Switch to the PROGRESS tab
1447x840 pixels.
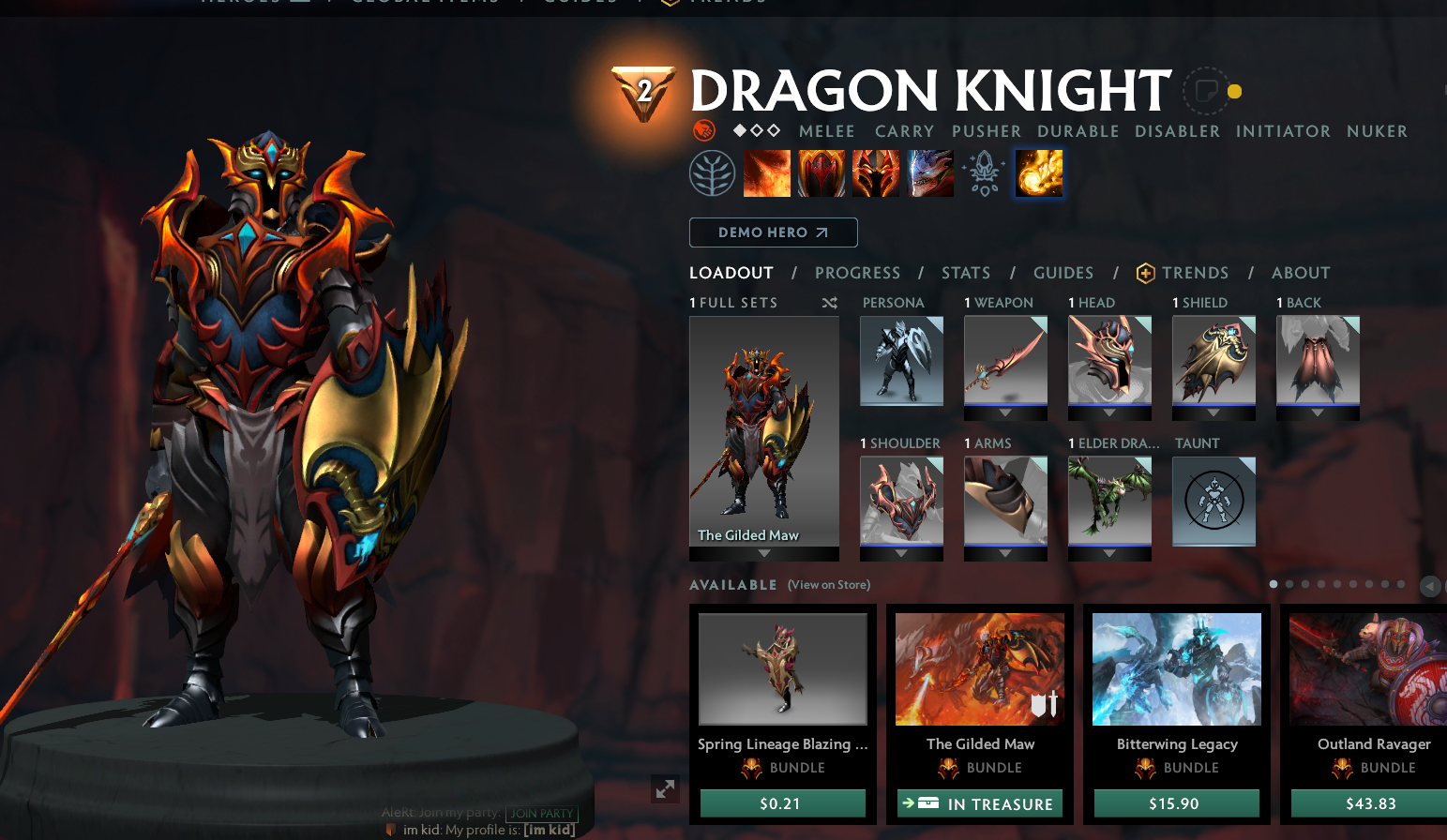(x=857, y=273)
